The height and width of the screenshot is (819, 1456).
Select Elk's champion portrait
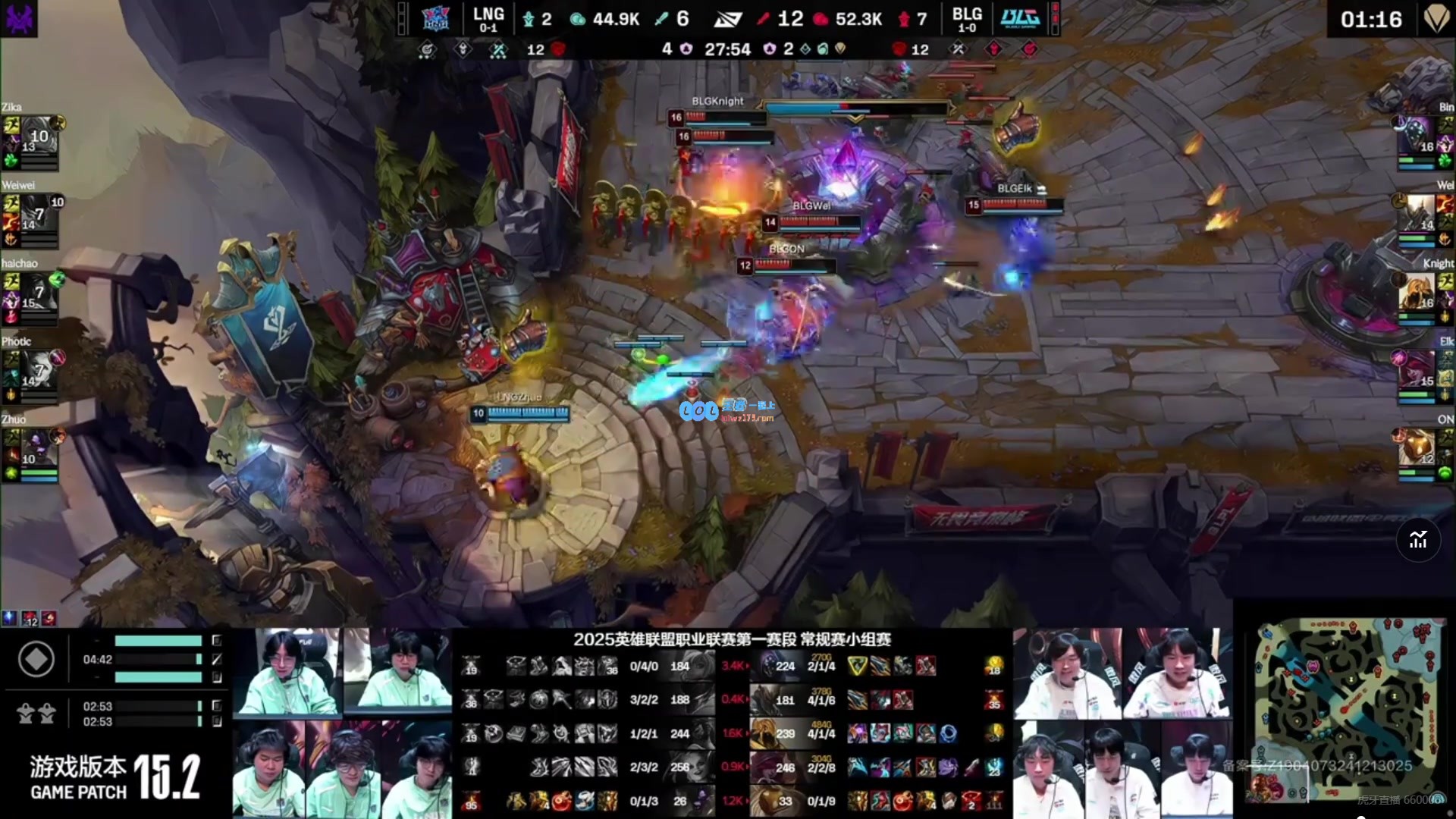pyautogui.click(x=1416, y=370)
